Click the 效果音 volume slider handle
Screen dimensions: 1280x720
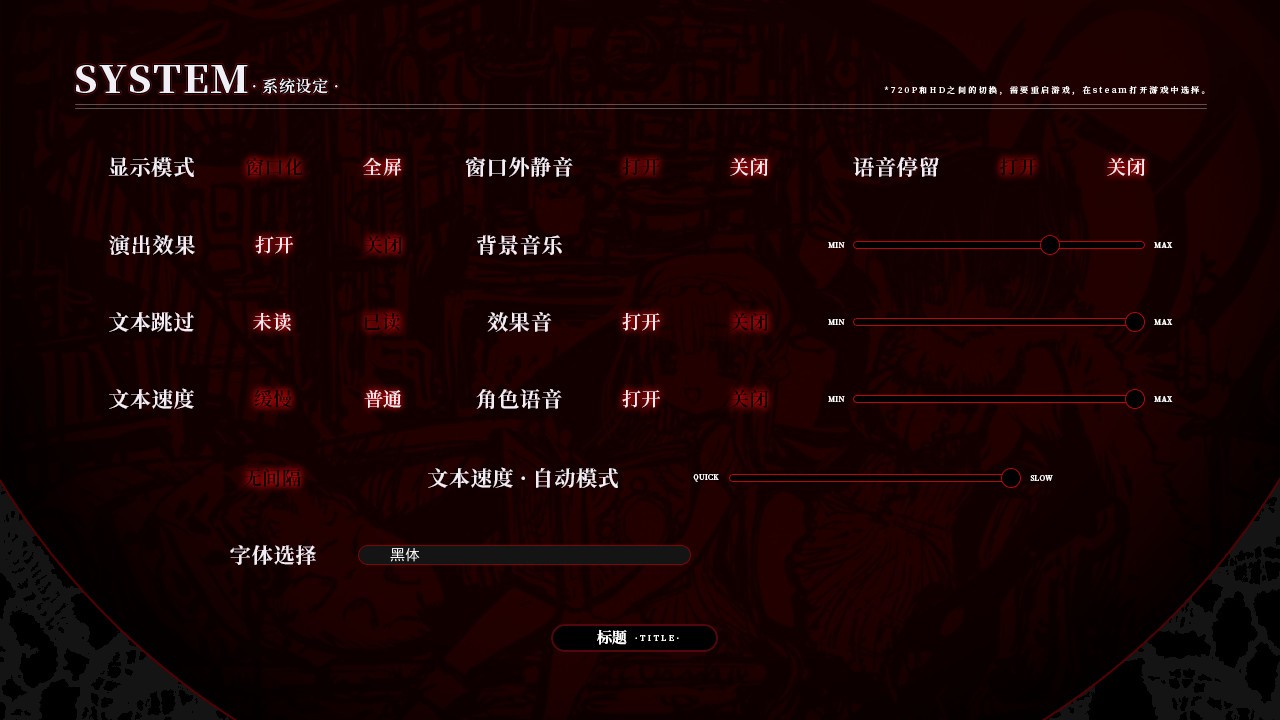(1135, 322)
